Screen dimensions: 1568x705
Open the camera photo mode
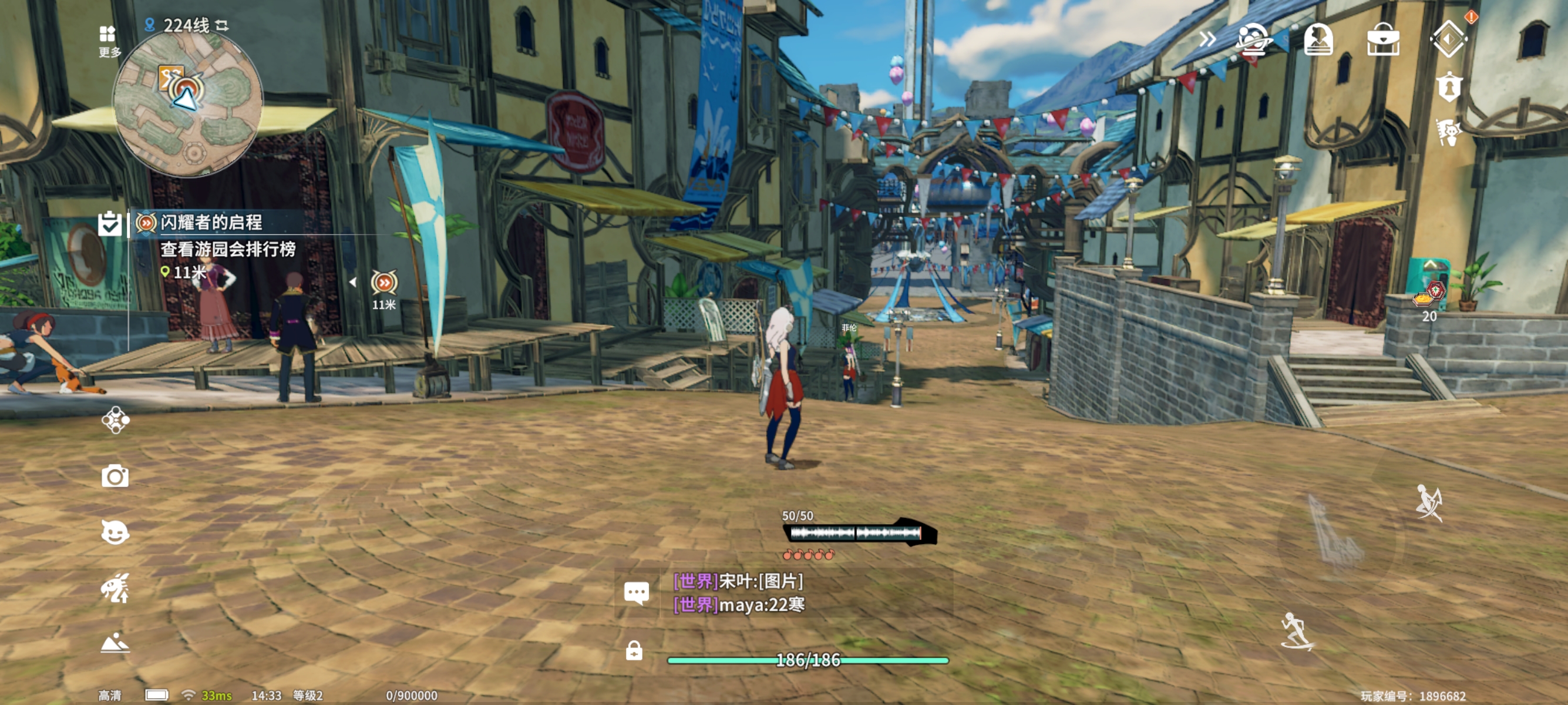click(x=115, y=476)
